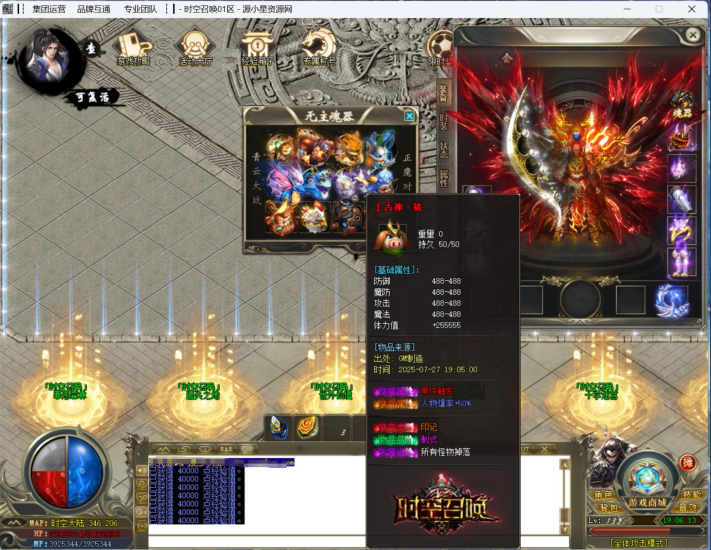Switch to the 状态 status tab
Screen dimensions: 711x550
click(x=443, y=150)
